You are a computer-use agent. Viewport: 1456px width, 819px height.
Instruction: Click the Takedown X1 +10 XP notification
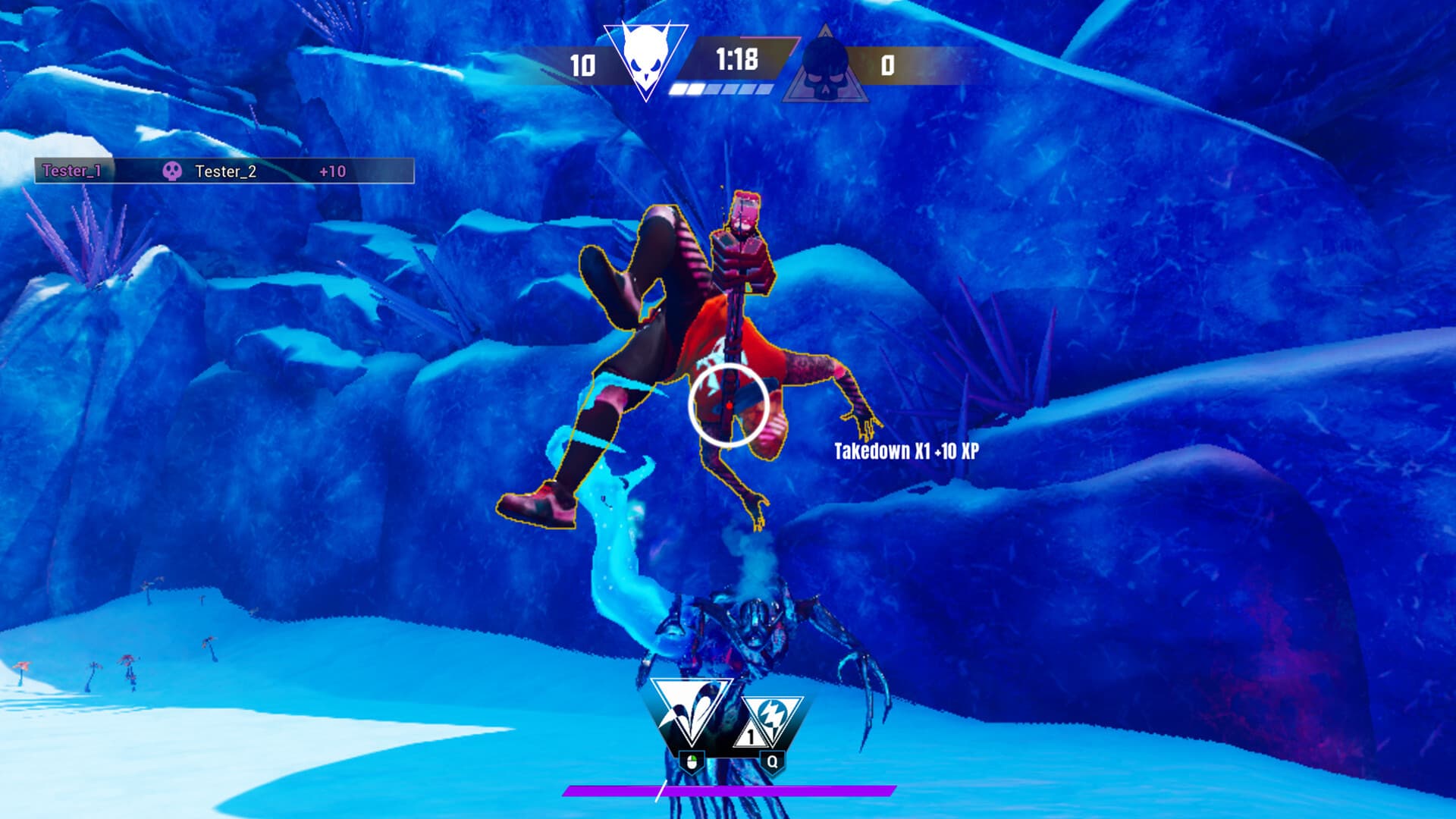click(907, 449)
